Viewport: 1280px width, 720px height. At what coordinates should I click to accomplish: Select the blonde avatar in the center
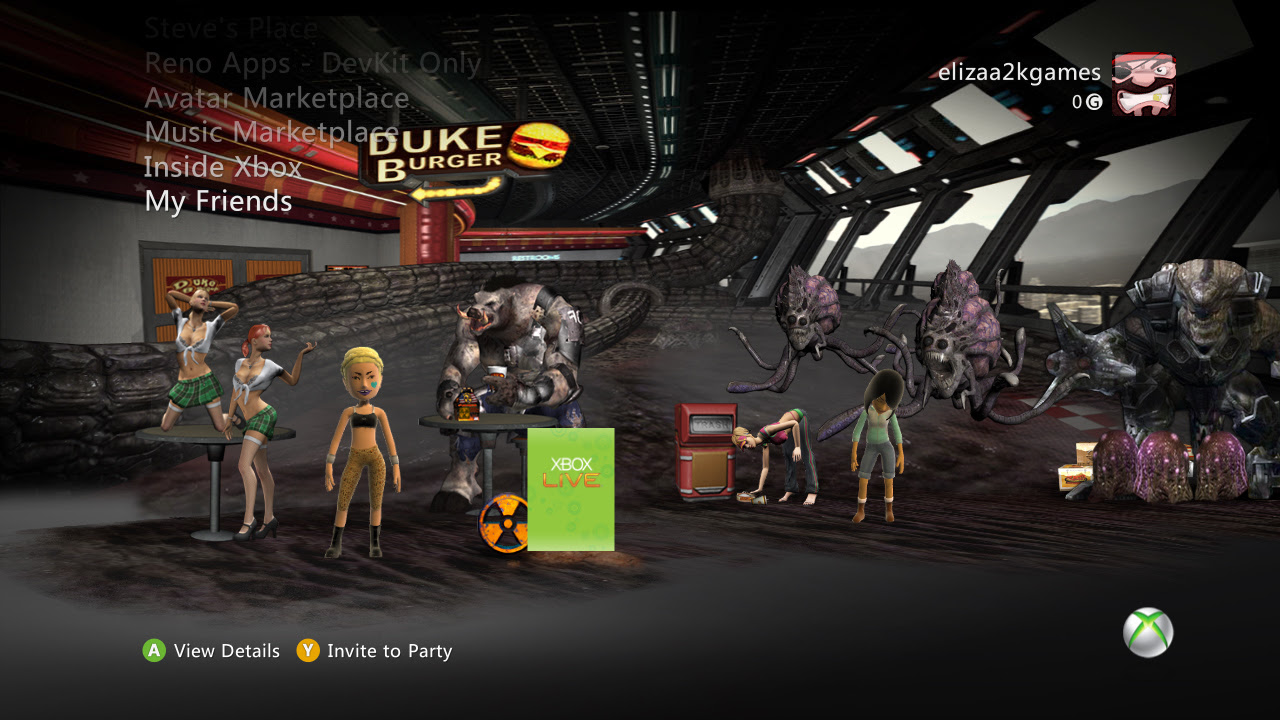[360, 440]
